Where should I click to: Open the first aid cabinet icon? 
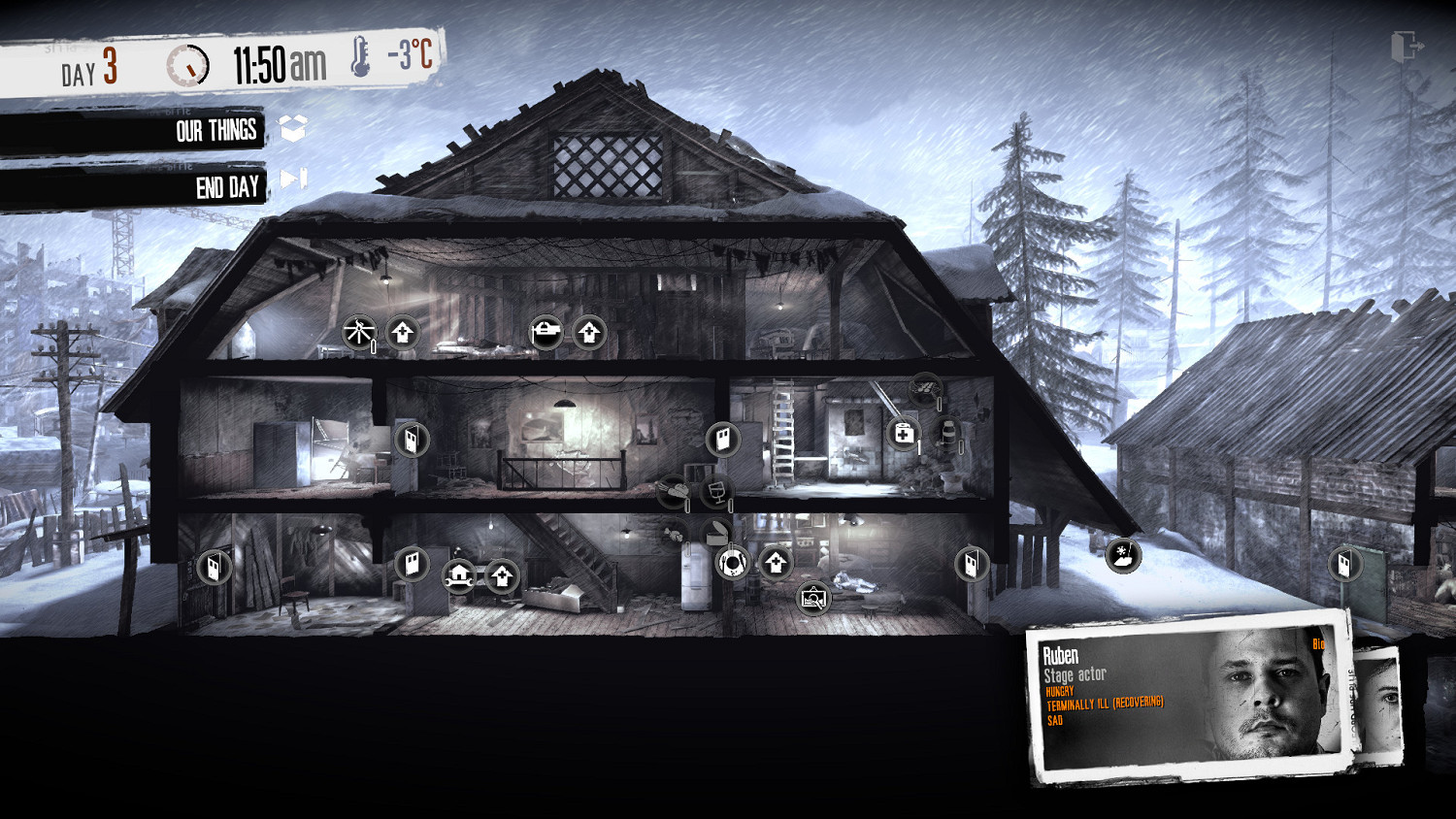904,434
